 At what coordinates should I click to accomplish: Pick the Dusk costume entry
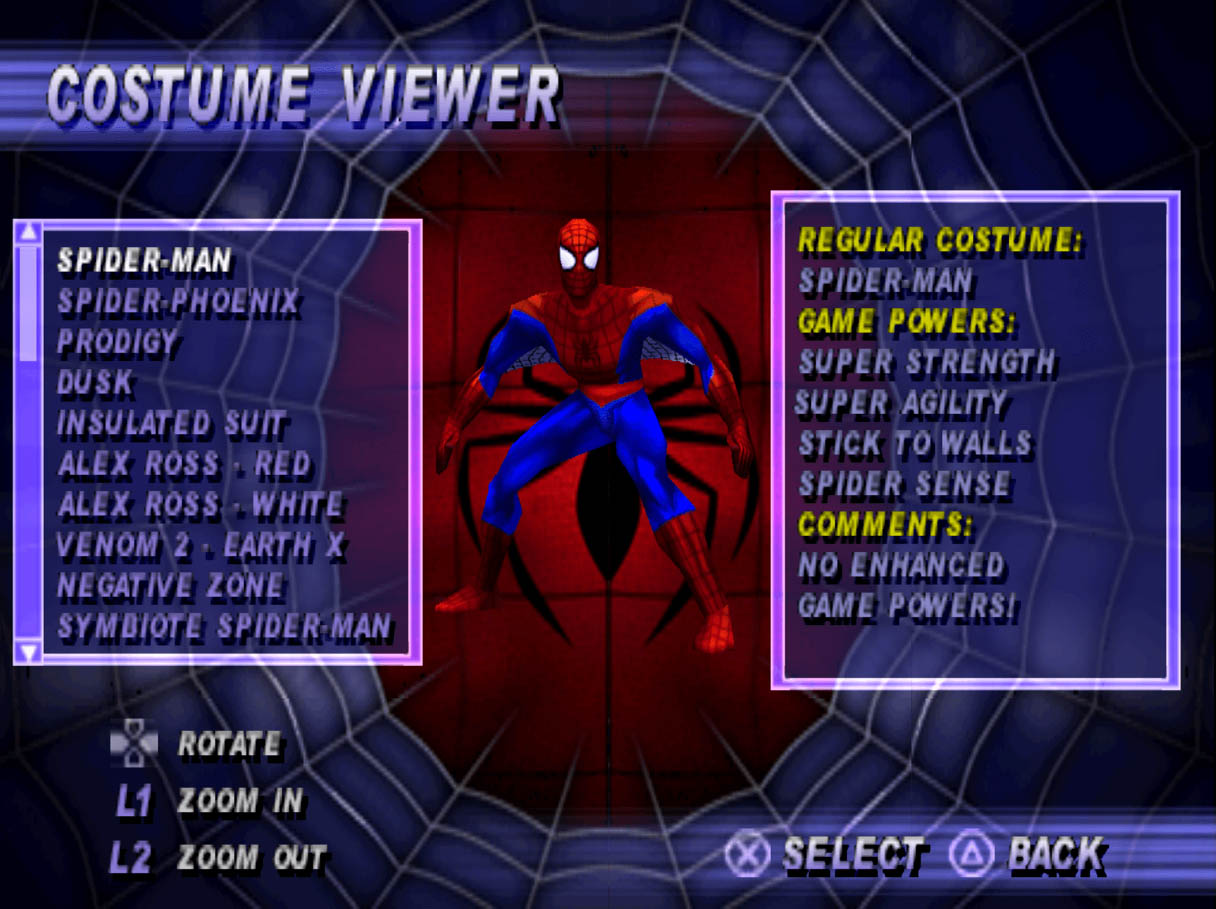96,383
